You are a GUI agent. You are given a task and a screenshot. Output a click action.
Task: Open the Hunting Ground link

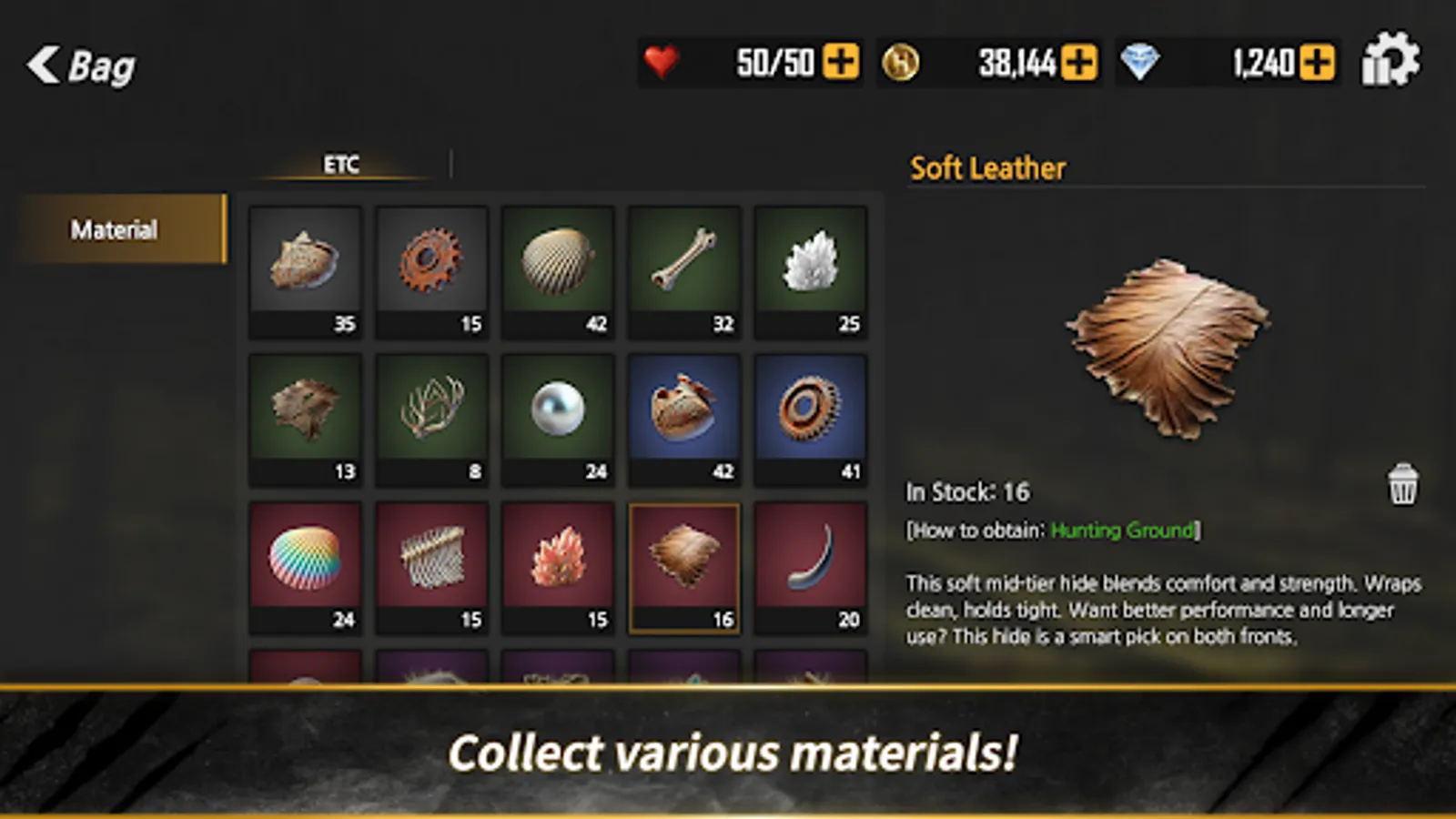(x=1122, y=531)
